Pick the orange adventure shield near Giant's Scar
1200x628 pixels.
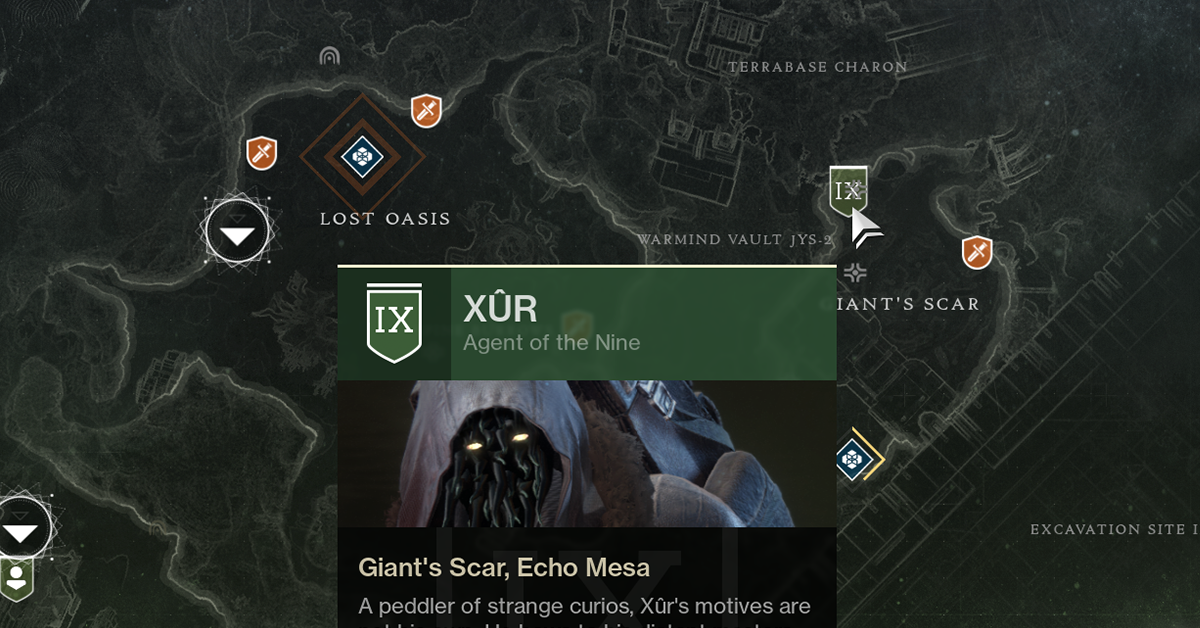point(976,252)
